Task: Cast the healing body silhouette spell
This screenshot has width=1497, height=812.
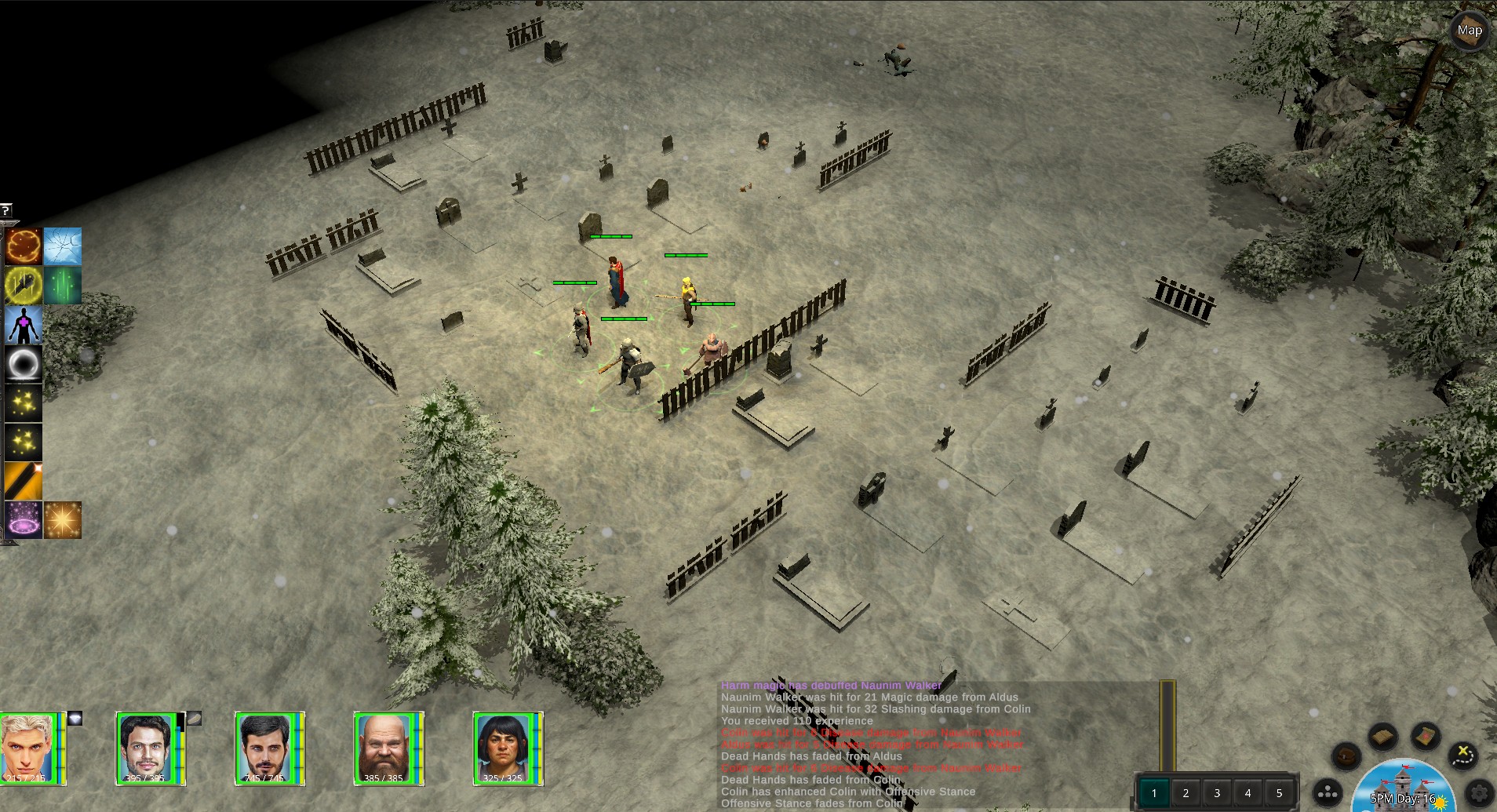Action: coord(24,325)
